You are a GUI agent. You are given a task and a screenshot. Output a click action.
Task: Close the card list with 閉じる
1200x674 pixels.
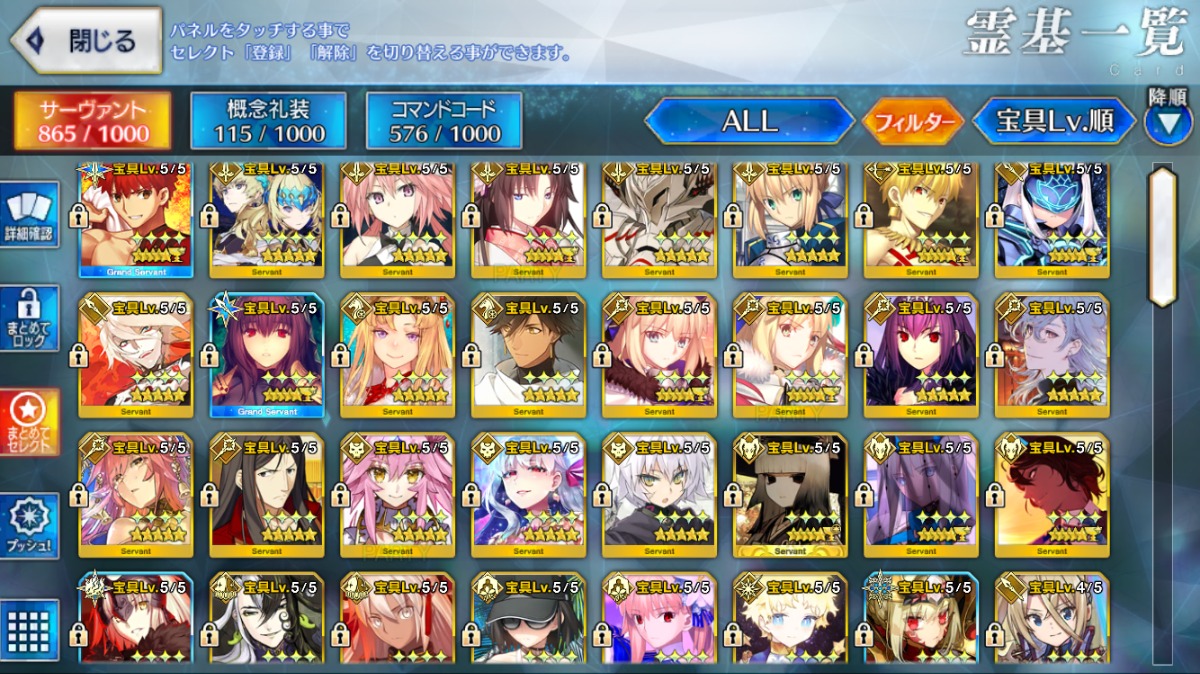[x=86, y=41]
